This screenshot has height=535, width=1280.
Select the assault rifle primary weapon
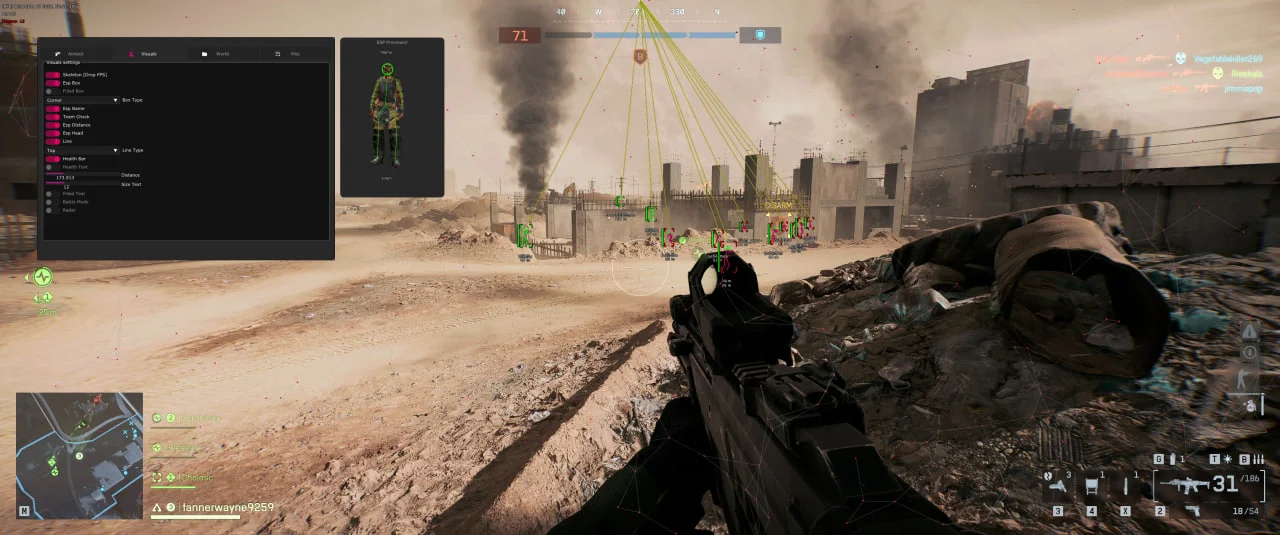(1185, 487)
